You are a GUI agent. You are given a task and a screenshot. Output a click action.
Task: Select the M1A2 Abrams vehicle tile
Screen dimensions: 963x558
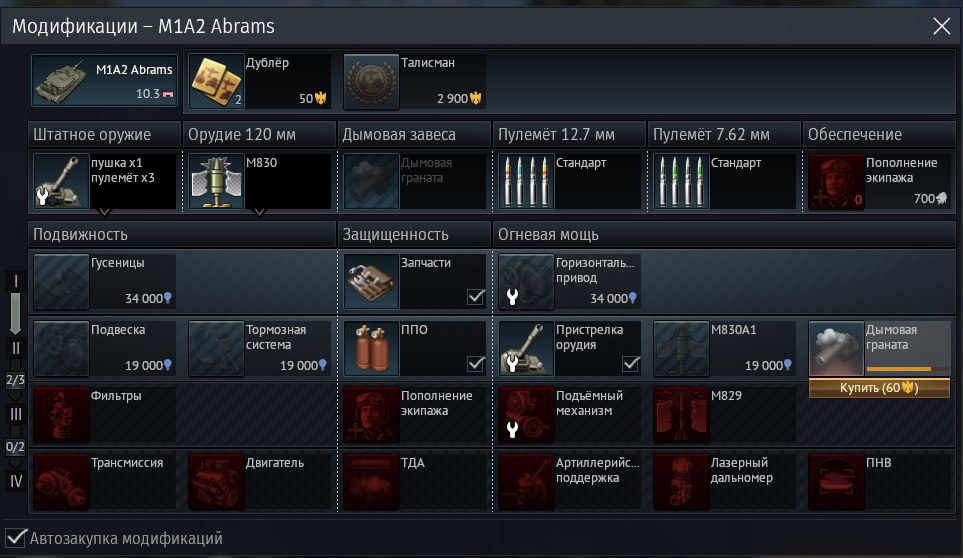point(104,81)
